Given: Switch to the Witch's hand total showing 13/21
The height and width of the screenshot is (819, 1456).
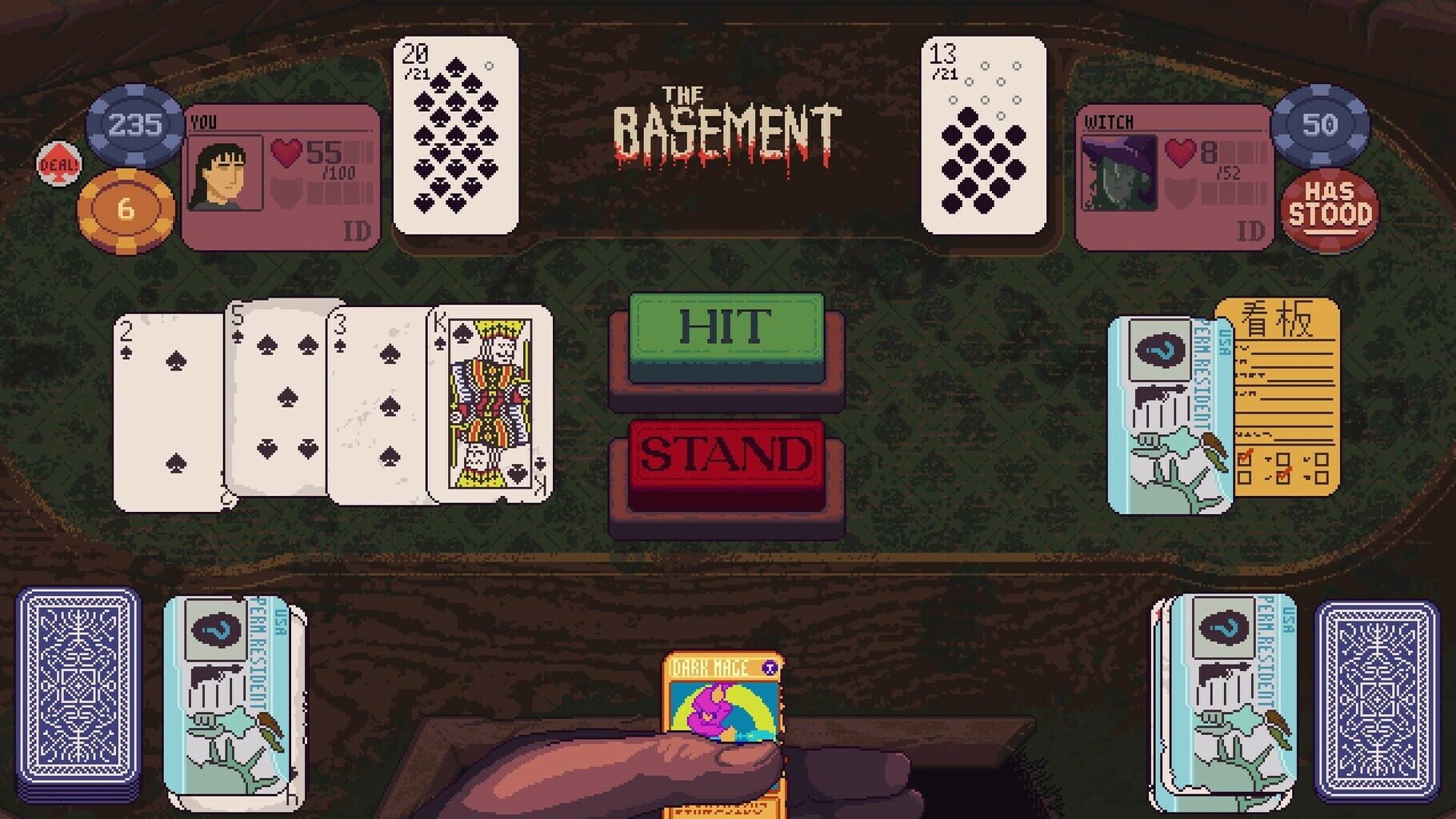Looking at the screenshot, I should click(x=982, y=136).
